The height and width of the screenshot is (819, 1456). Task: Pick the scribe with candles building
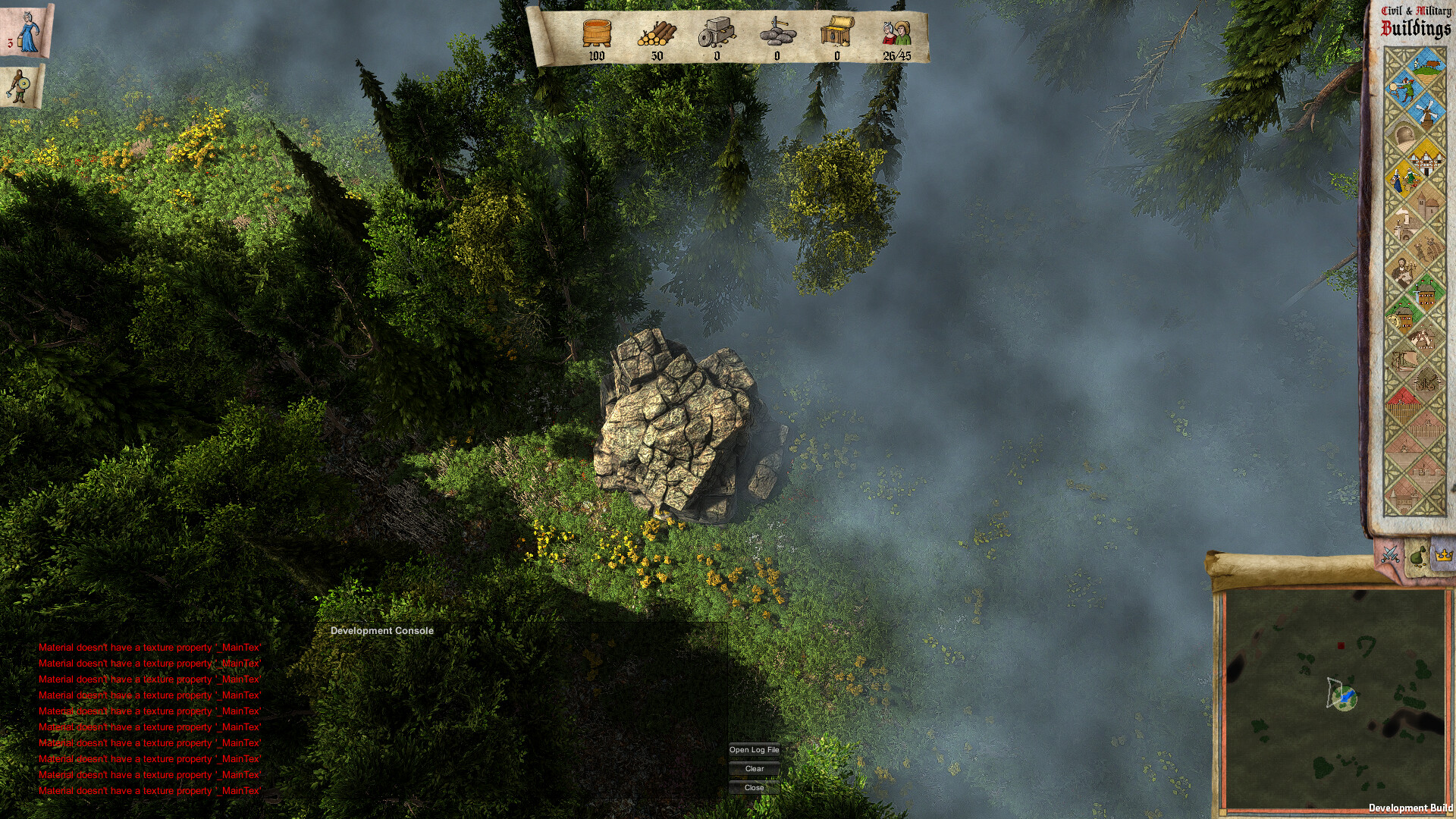1404,270
